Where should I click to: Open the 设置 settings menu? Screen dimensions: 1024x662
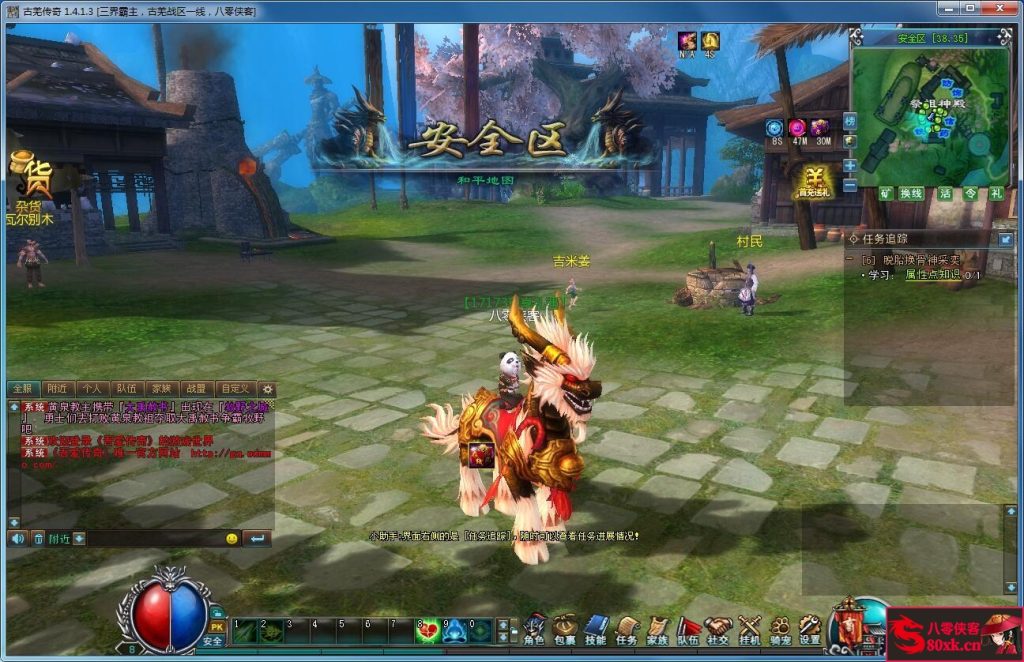[x=810, y=628]
